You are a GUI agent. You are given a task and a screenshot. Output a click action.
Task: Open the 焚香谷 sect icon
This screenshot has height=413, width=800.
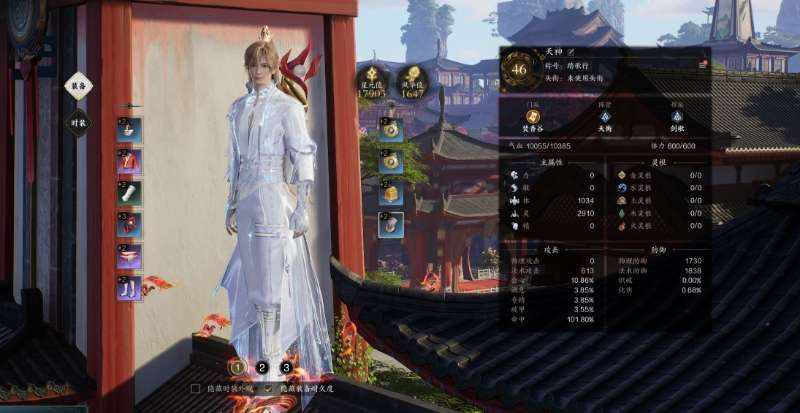532,117
